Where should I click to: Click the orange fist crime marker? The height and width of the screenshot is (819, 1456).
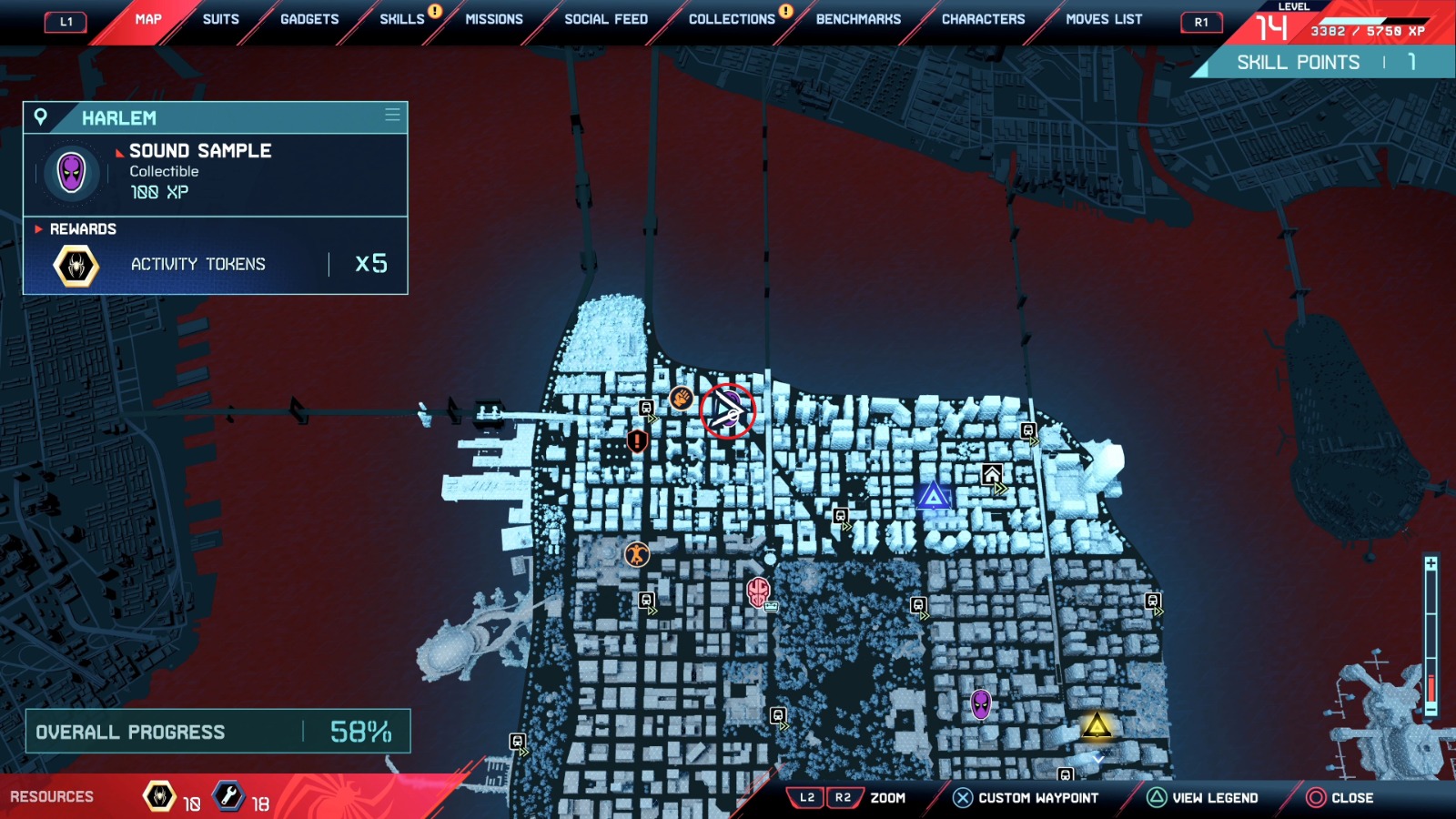point(682,398)
